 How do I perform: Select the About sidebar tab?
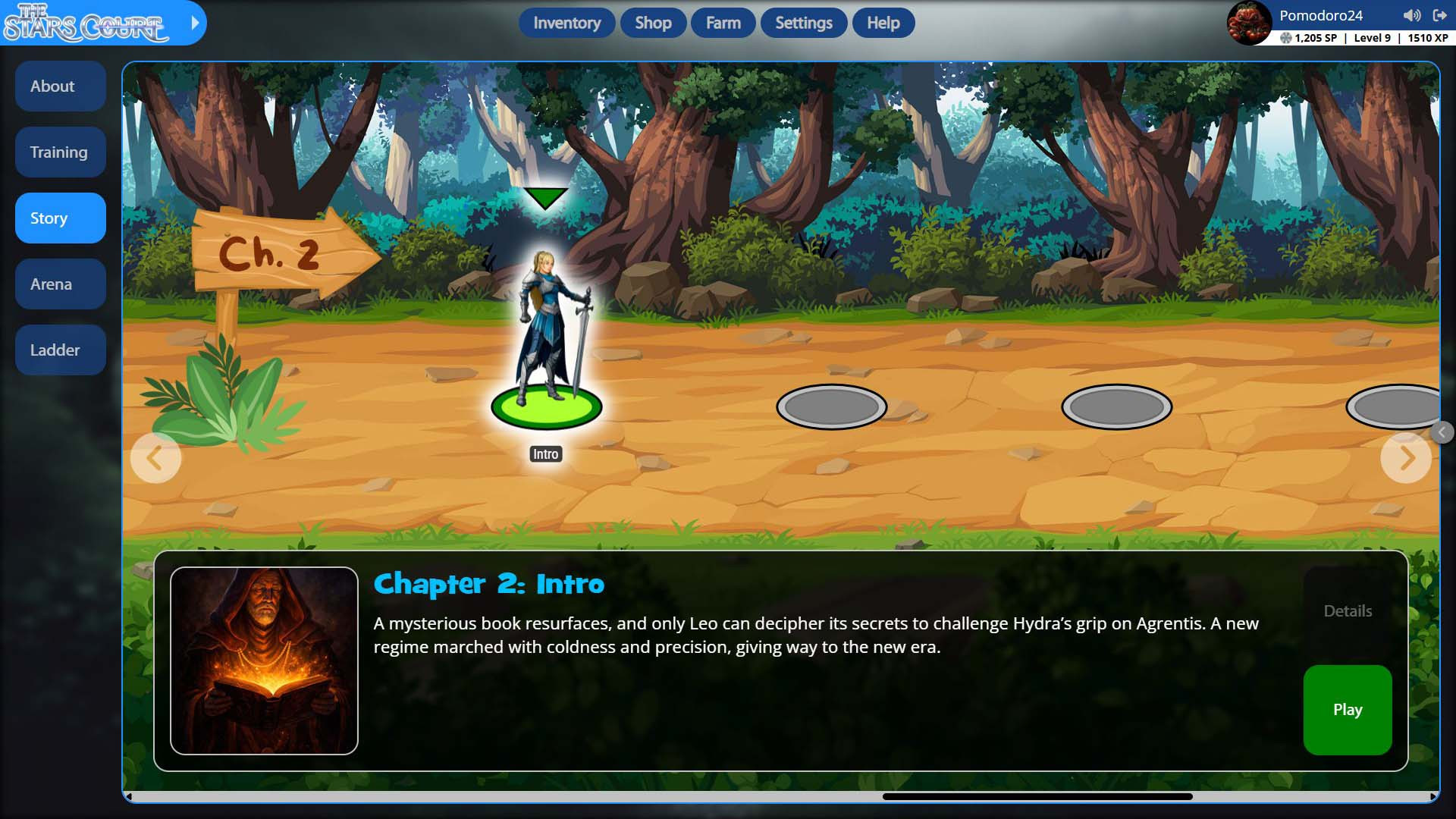click(x=60, y=86)
